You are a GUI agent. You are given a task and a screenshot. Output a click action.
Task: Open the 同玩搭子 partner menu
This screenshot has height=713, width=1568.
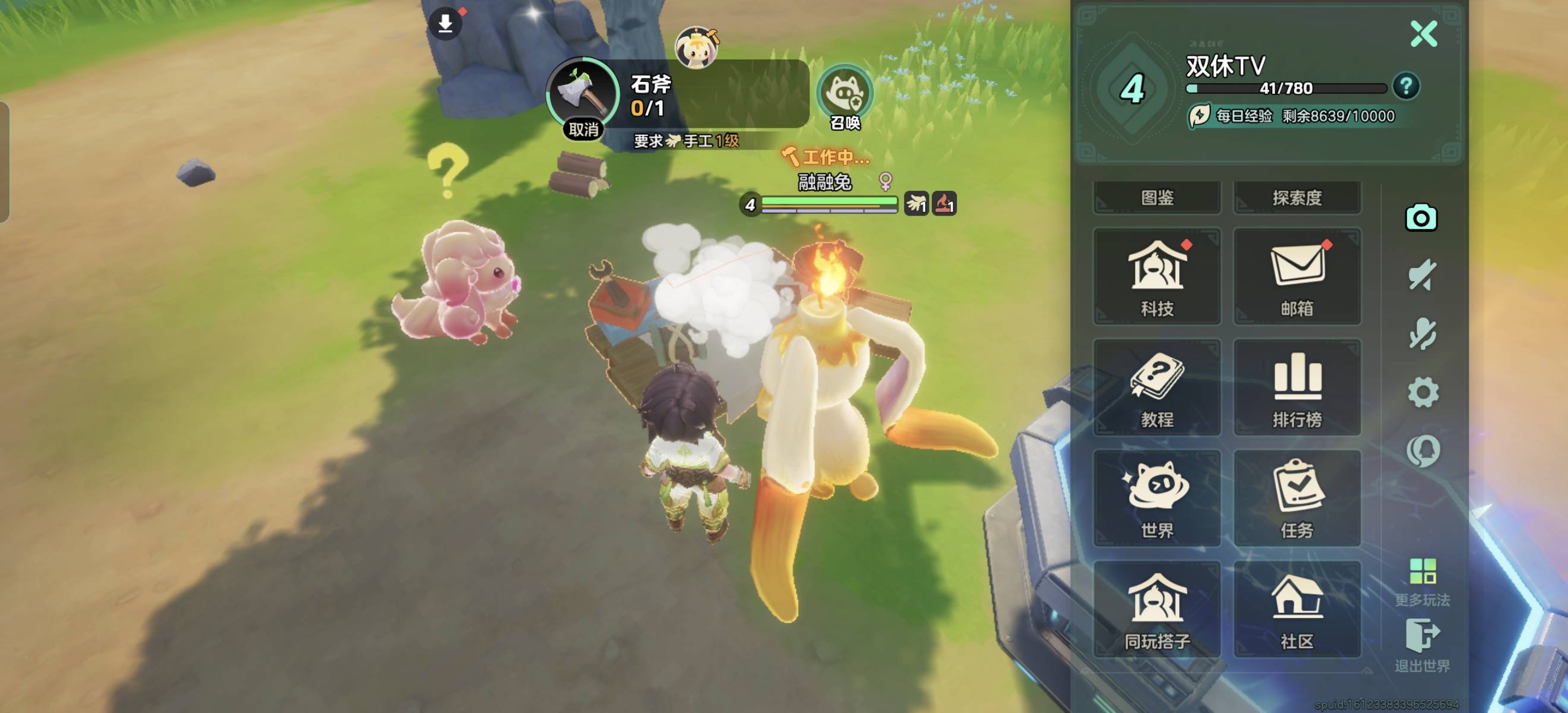1156,610
